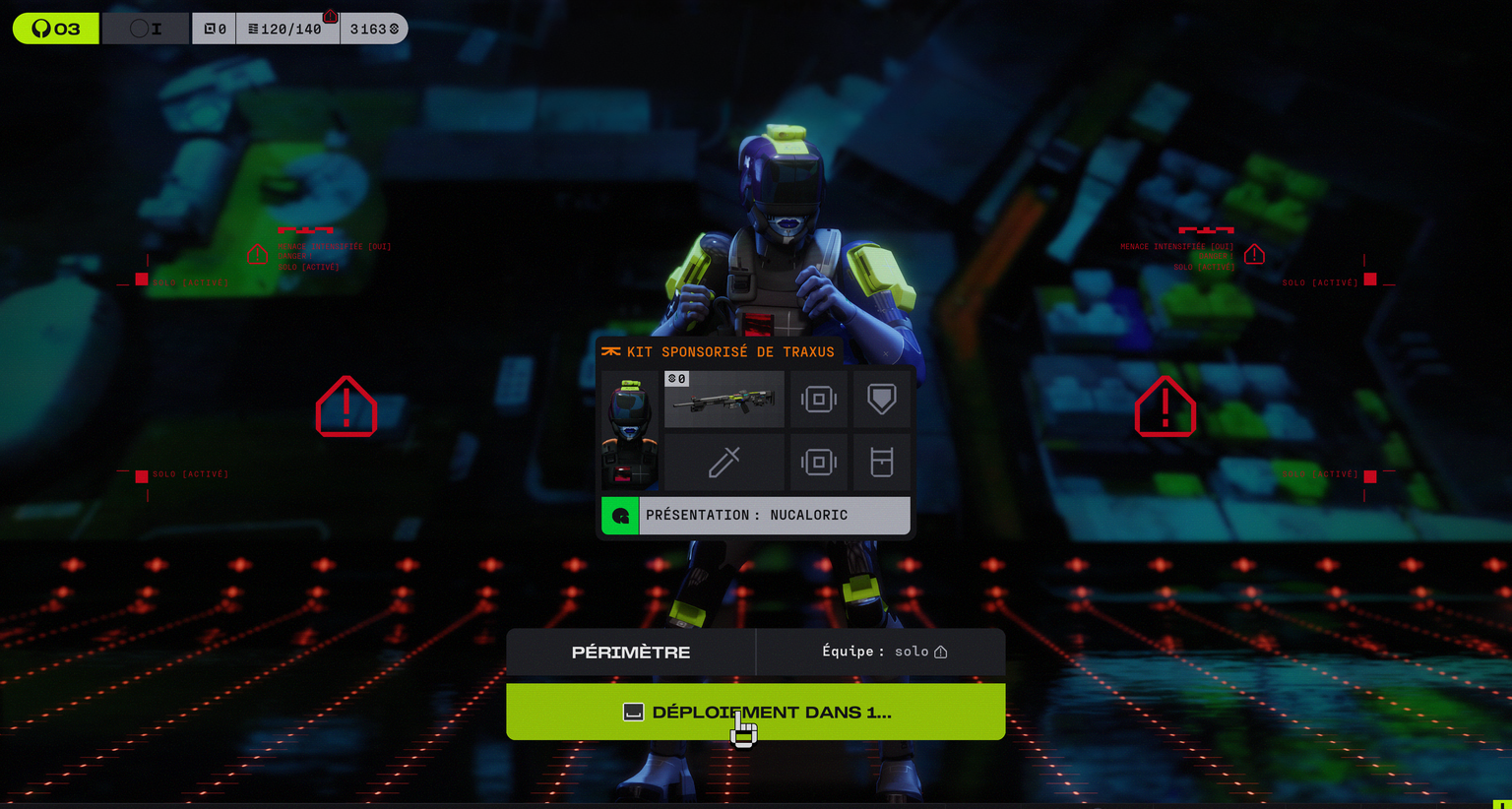Viewport: 1512px width, 809px height.
Task: Select the rifle weapon slot in the kit
Action: pos(724,400)
